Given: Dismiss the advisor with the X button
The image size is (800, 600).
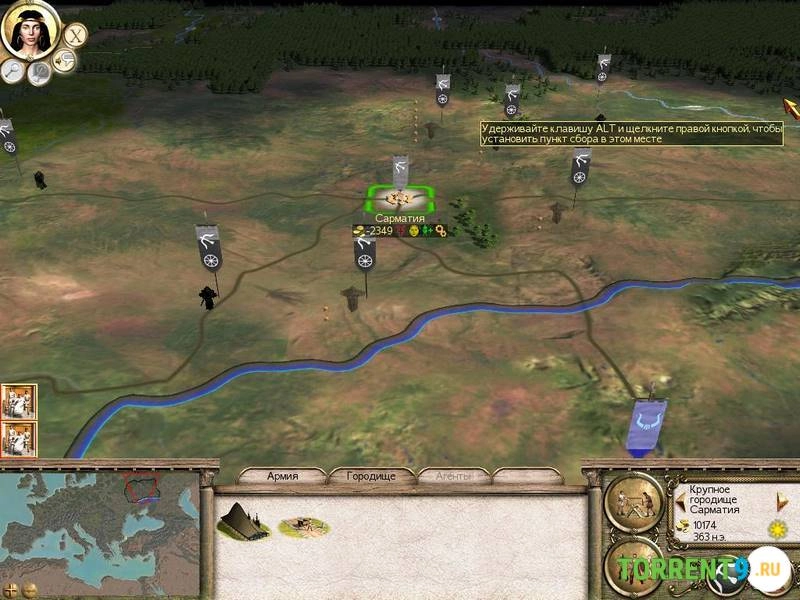Looking at the screenshot, I should point(73,35).
